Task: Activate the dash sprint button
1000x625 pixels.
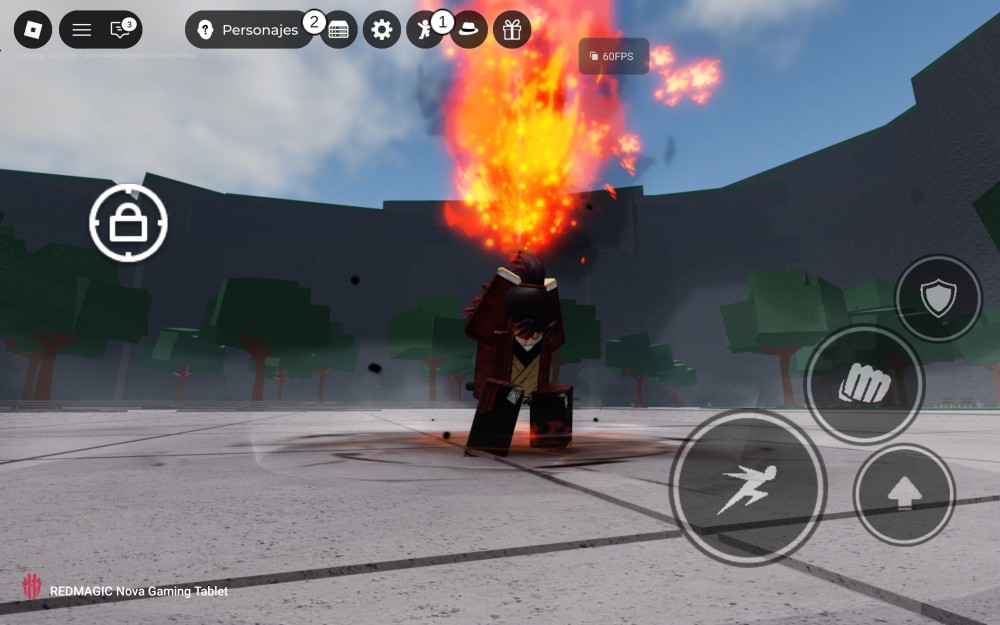Action: pos(747,488)
